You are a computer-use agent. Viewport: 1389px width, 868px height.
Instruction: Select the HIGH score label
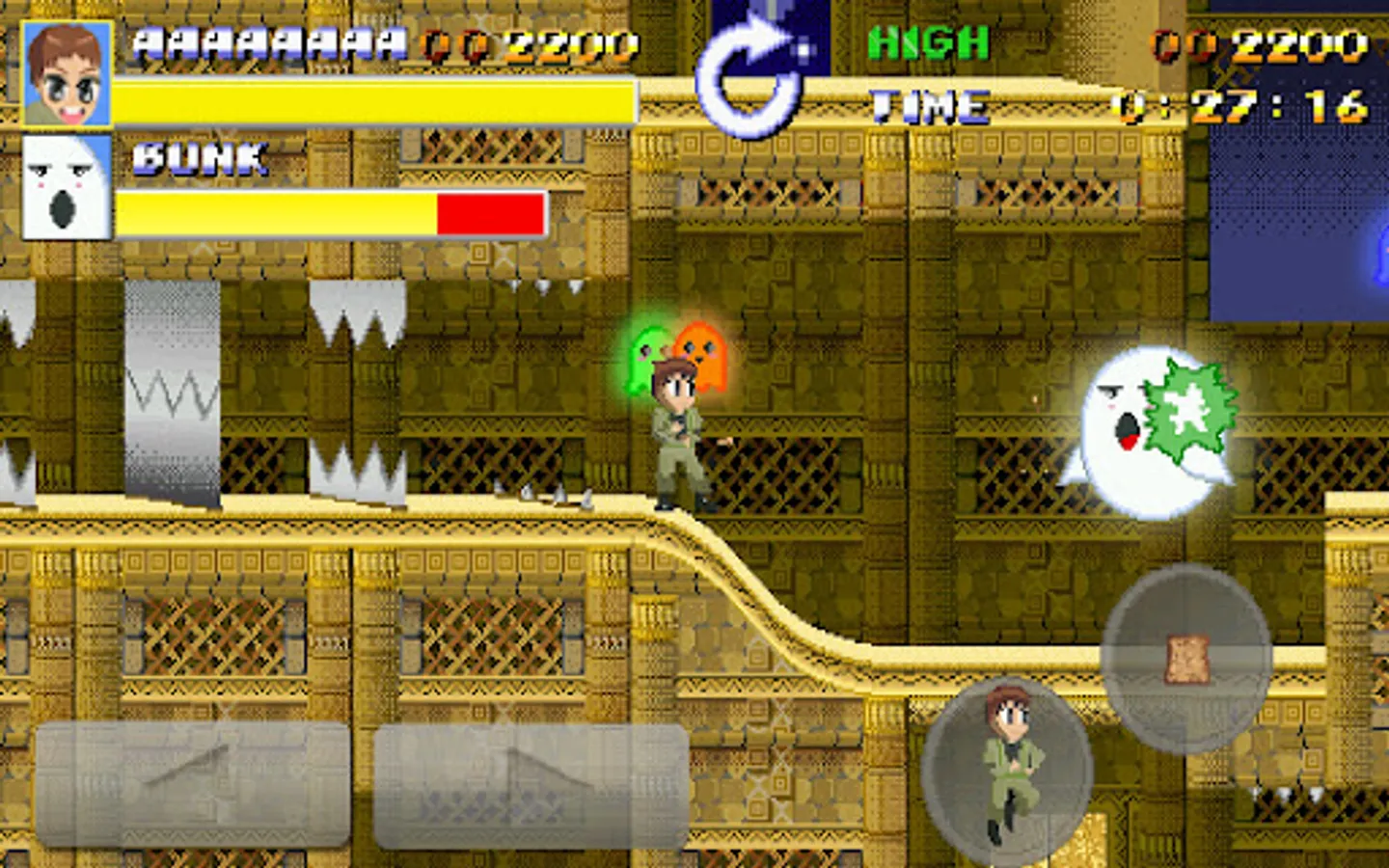click(929, 41)
